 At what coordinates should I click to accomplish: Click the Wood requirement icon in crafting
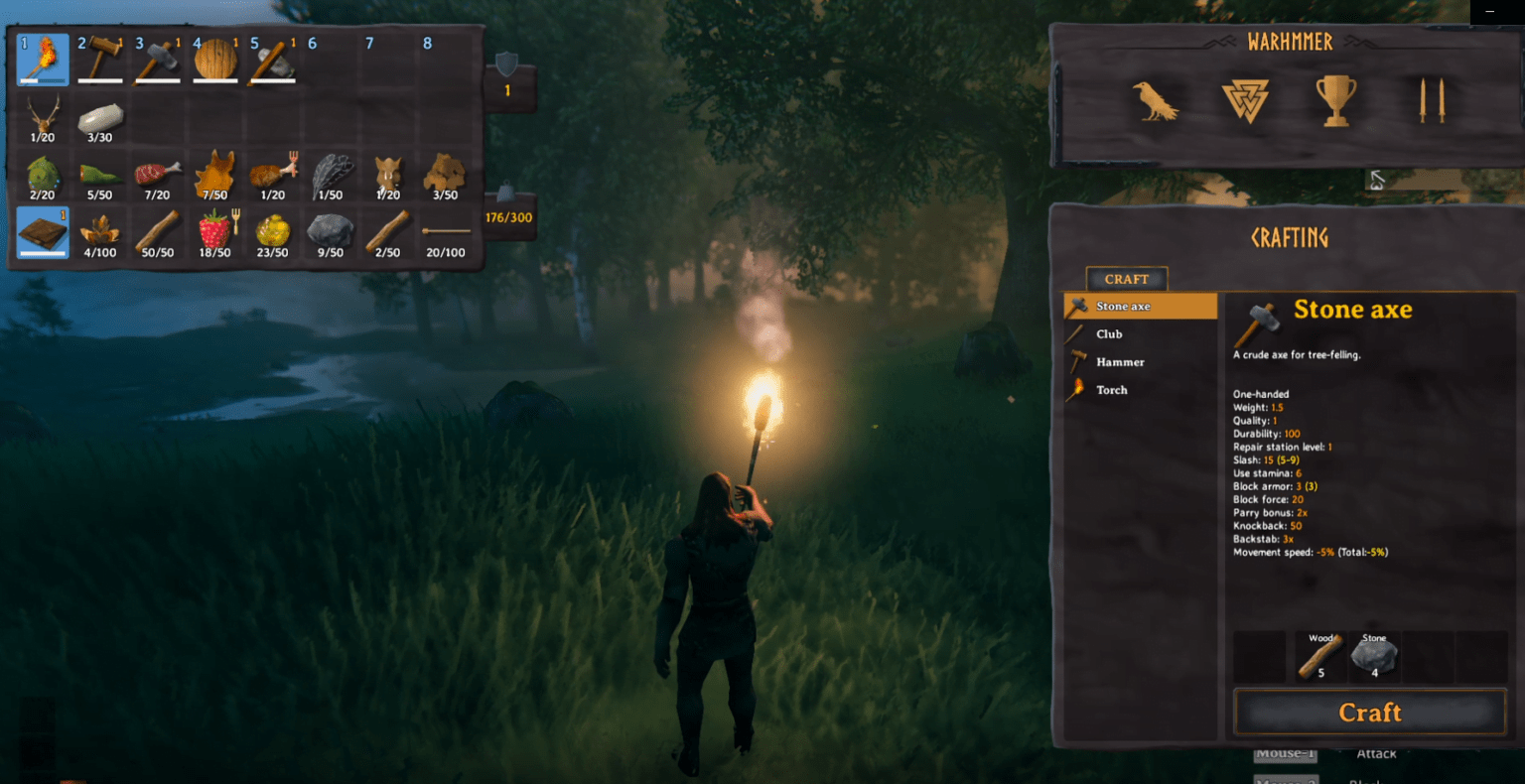[1320, 655]
